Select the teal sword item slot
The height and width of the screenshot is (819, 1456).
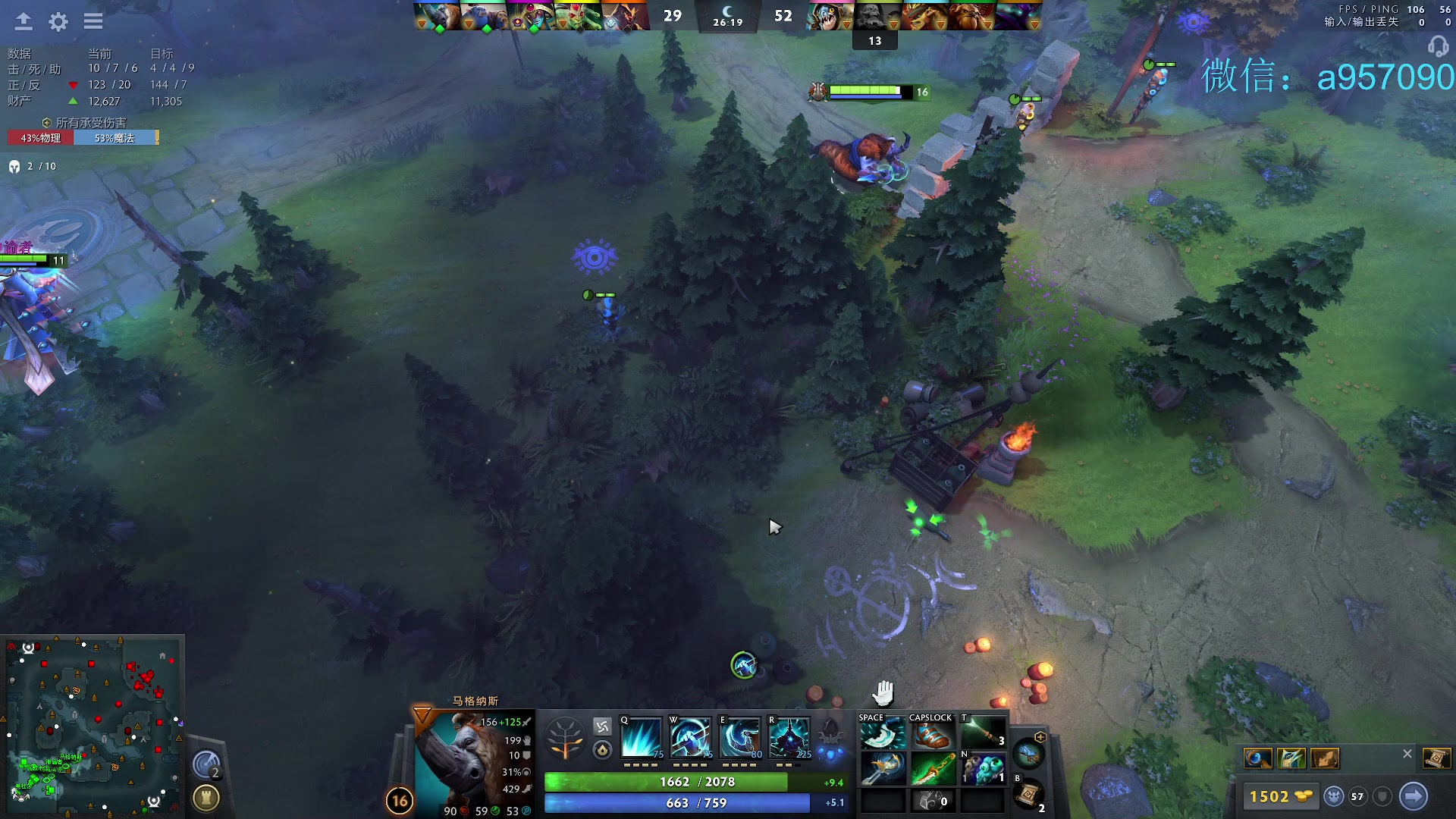click(x=882, y=768)
